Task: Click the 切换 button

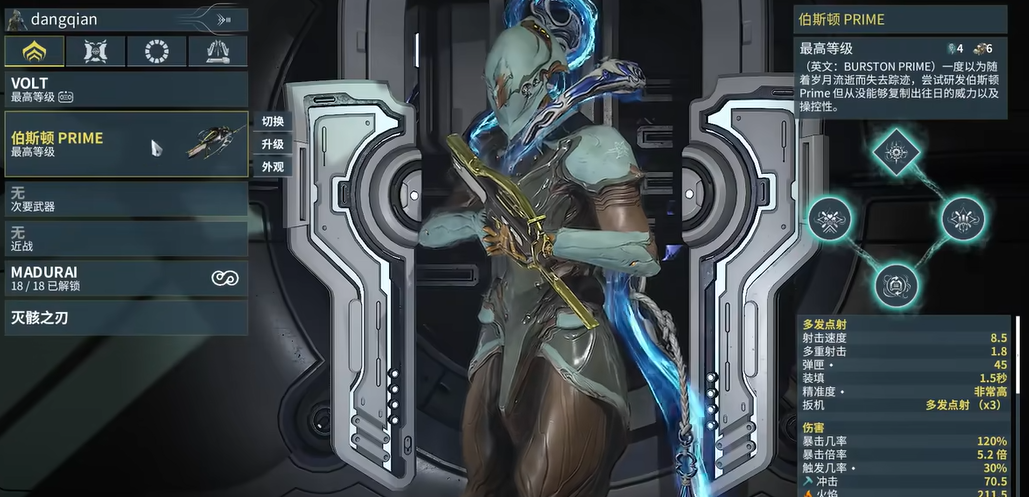Action: pos(273,122)
